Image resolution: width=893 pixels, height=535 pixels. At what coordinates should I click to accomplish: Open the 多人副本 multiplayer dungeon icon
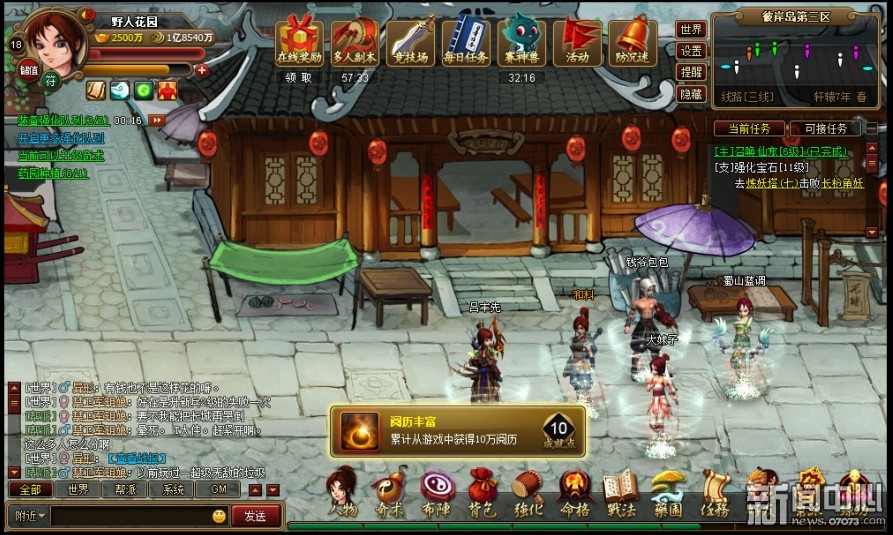coord(354,41)
